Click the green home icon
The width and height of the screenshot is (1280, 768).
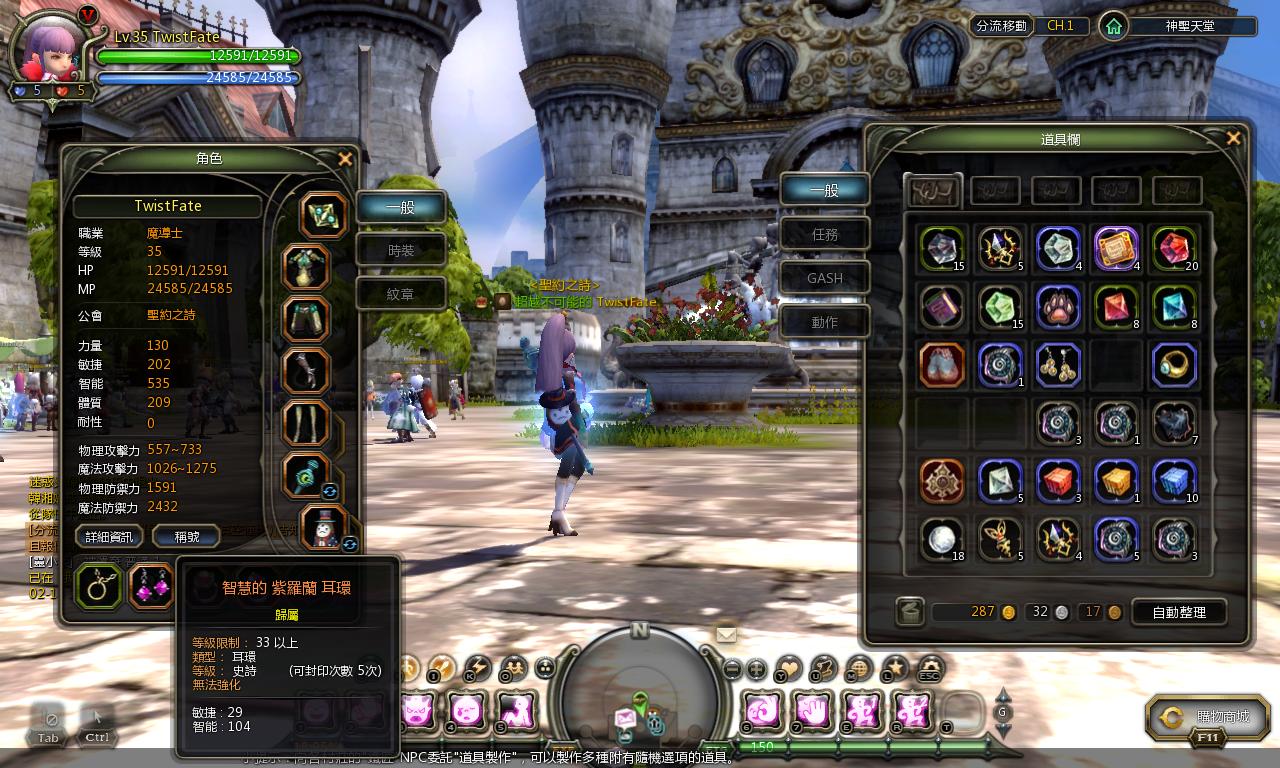pos(1113,27)
